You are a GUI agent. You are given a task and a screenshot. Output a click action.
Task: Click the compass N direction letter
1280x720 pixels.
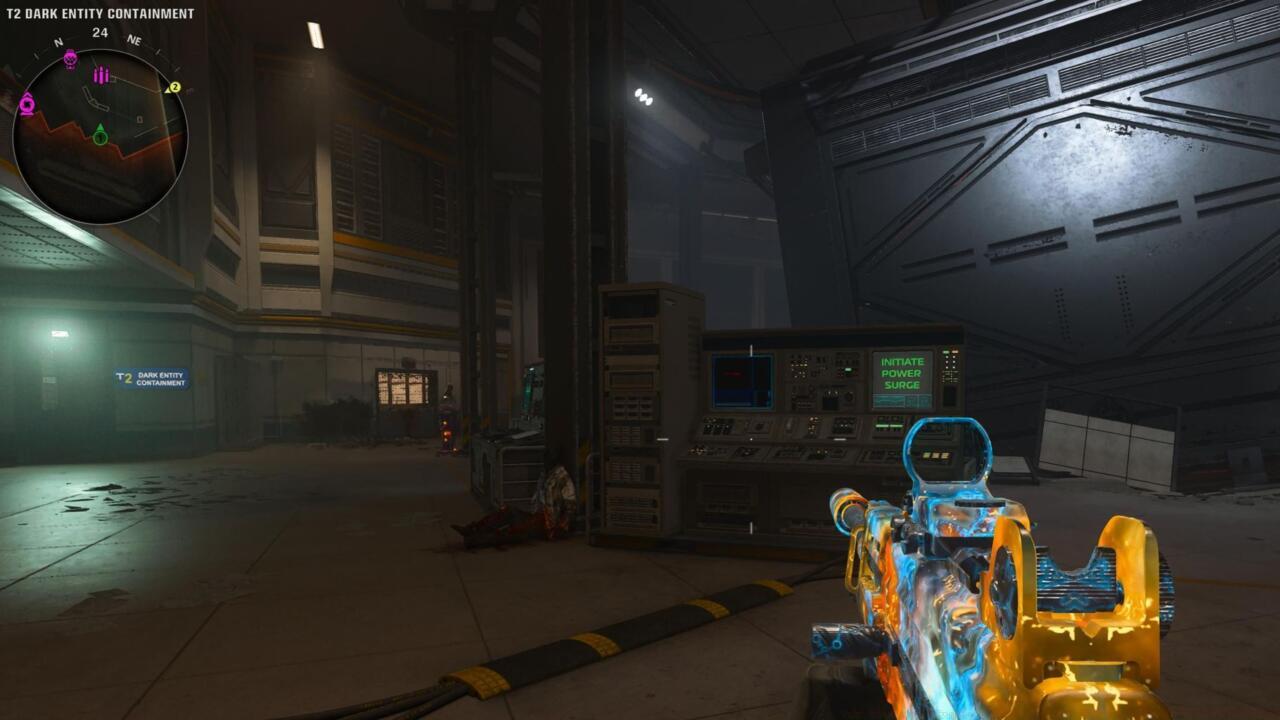click(x=57, y=42)
